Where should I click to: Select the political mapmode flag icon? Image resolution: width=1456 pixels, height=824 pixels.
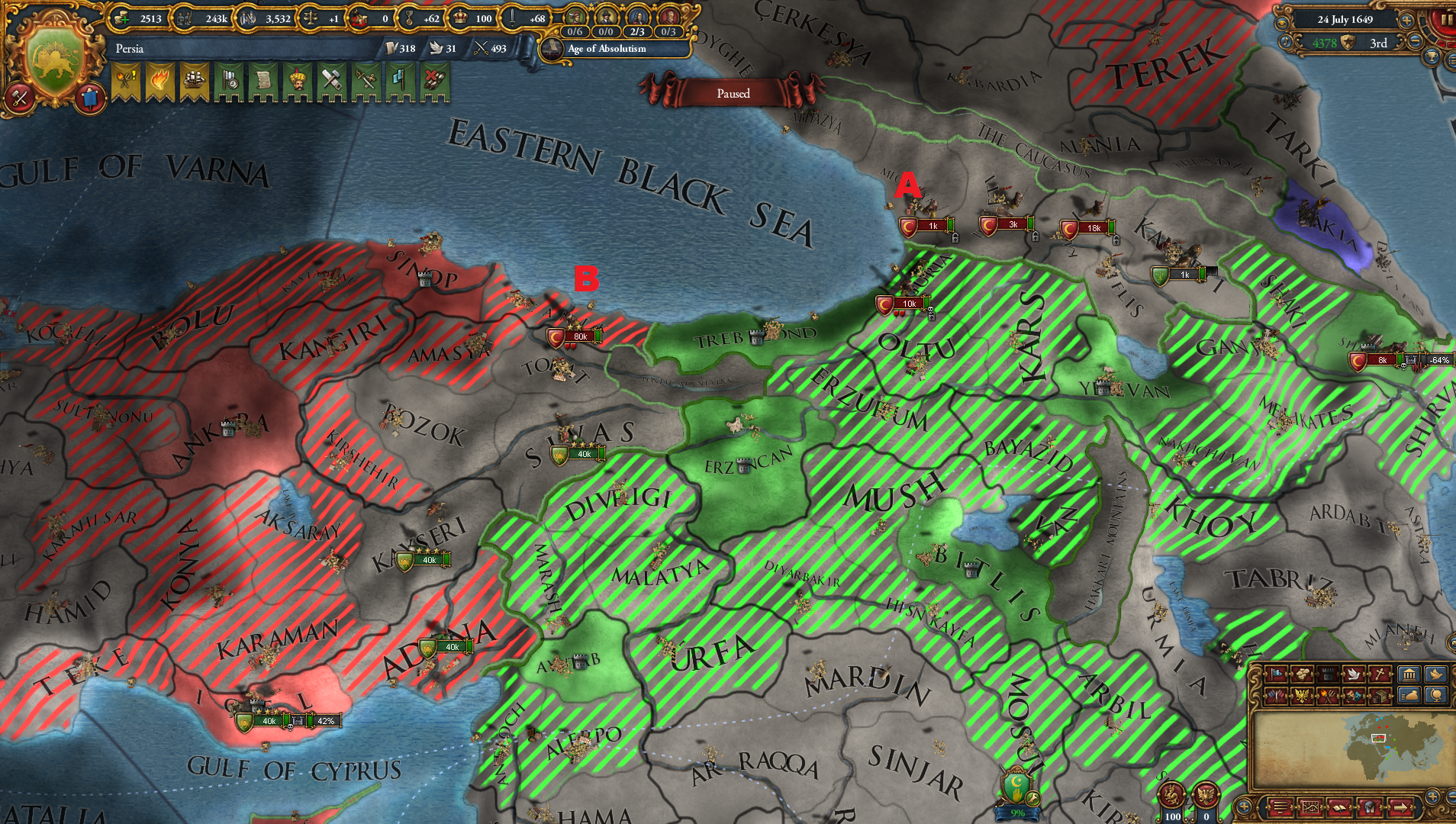pos(1276,674)
